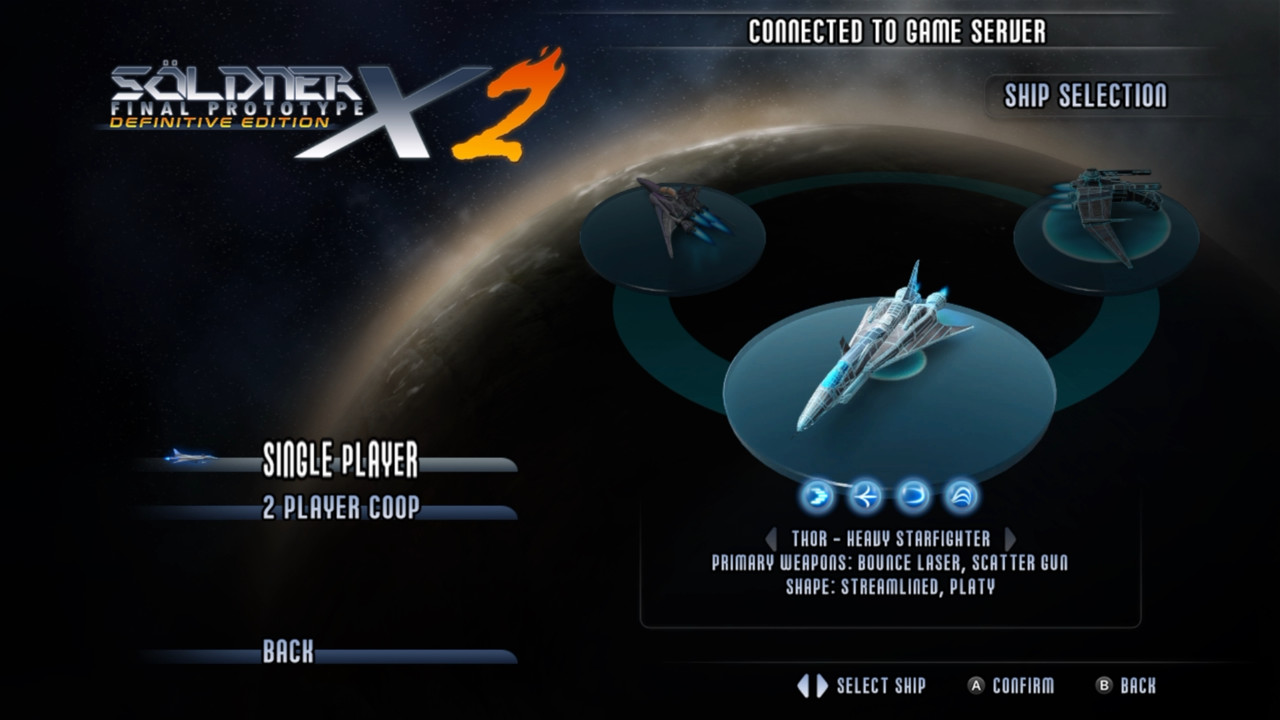The width and height of the screenshot is (1280, 720).
Task: Click the A Confirm button icon
Action: [977, 686]
